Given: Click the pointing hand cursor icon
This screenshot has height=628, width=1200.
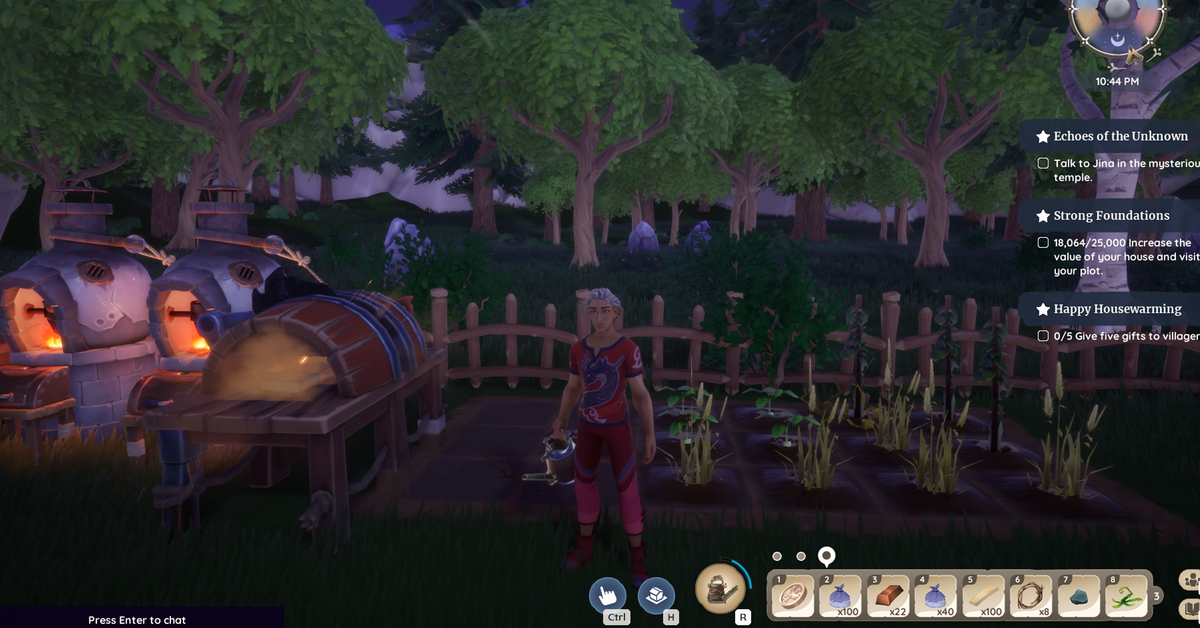Looking at the screenshot, I should pyautogui.click(x=607, y=596).
